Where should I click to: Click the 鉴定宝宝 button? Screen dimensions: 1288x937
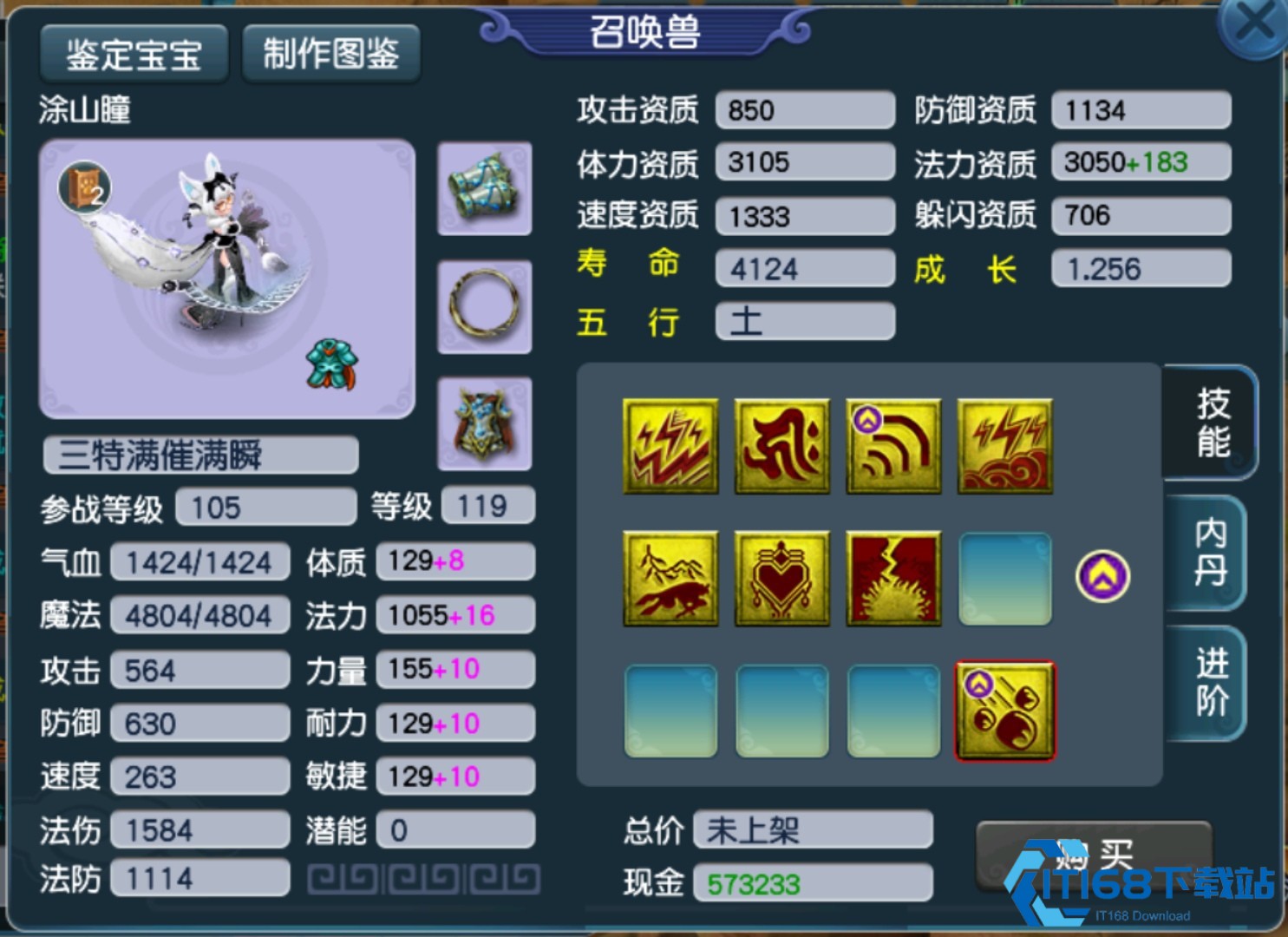click(x=133, y=54)
